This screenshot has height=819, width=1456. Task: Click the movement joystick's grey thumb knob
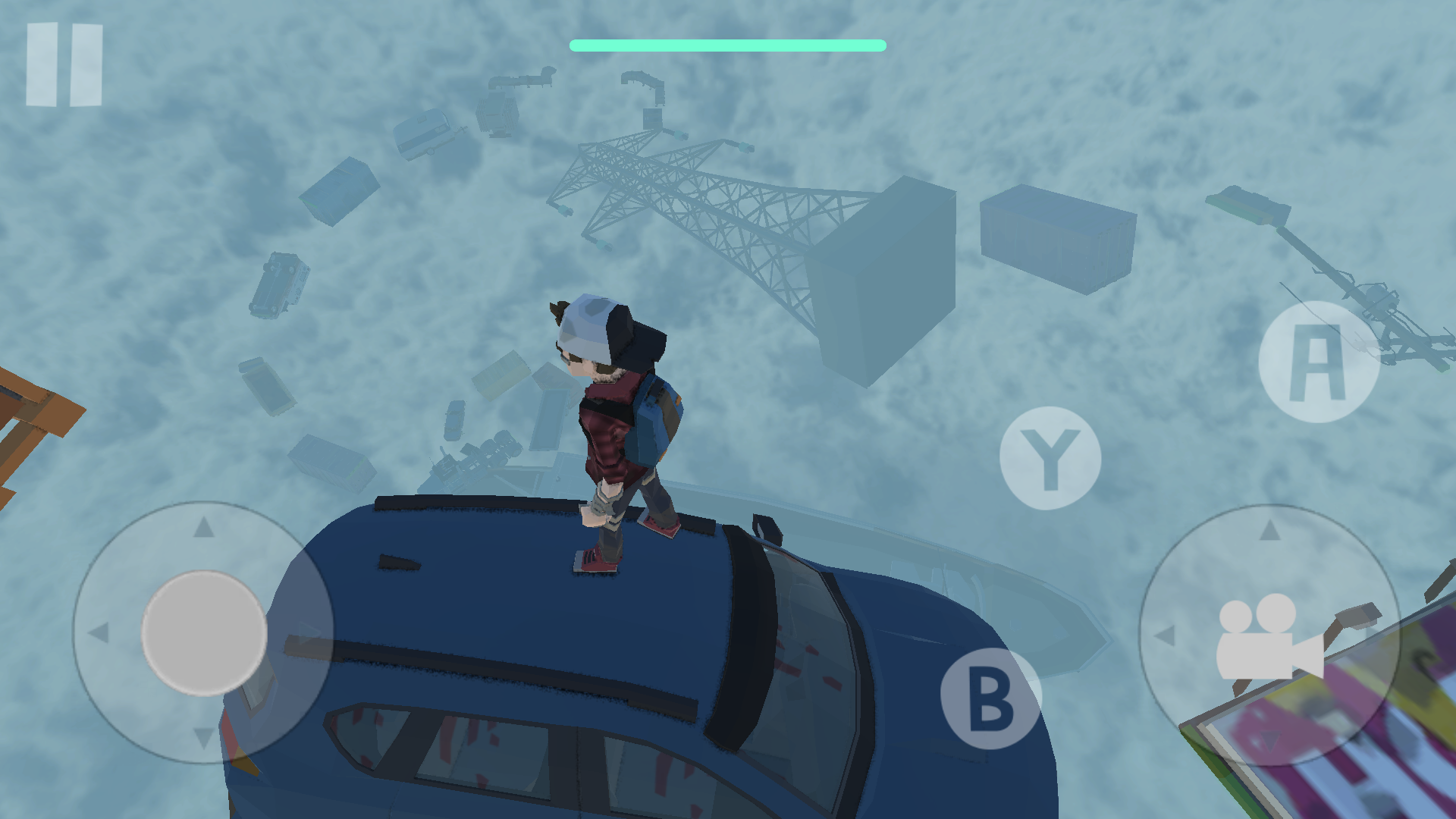click(204, 633)
